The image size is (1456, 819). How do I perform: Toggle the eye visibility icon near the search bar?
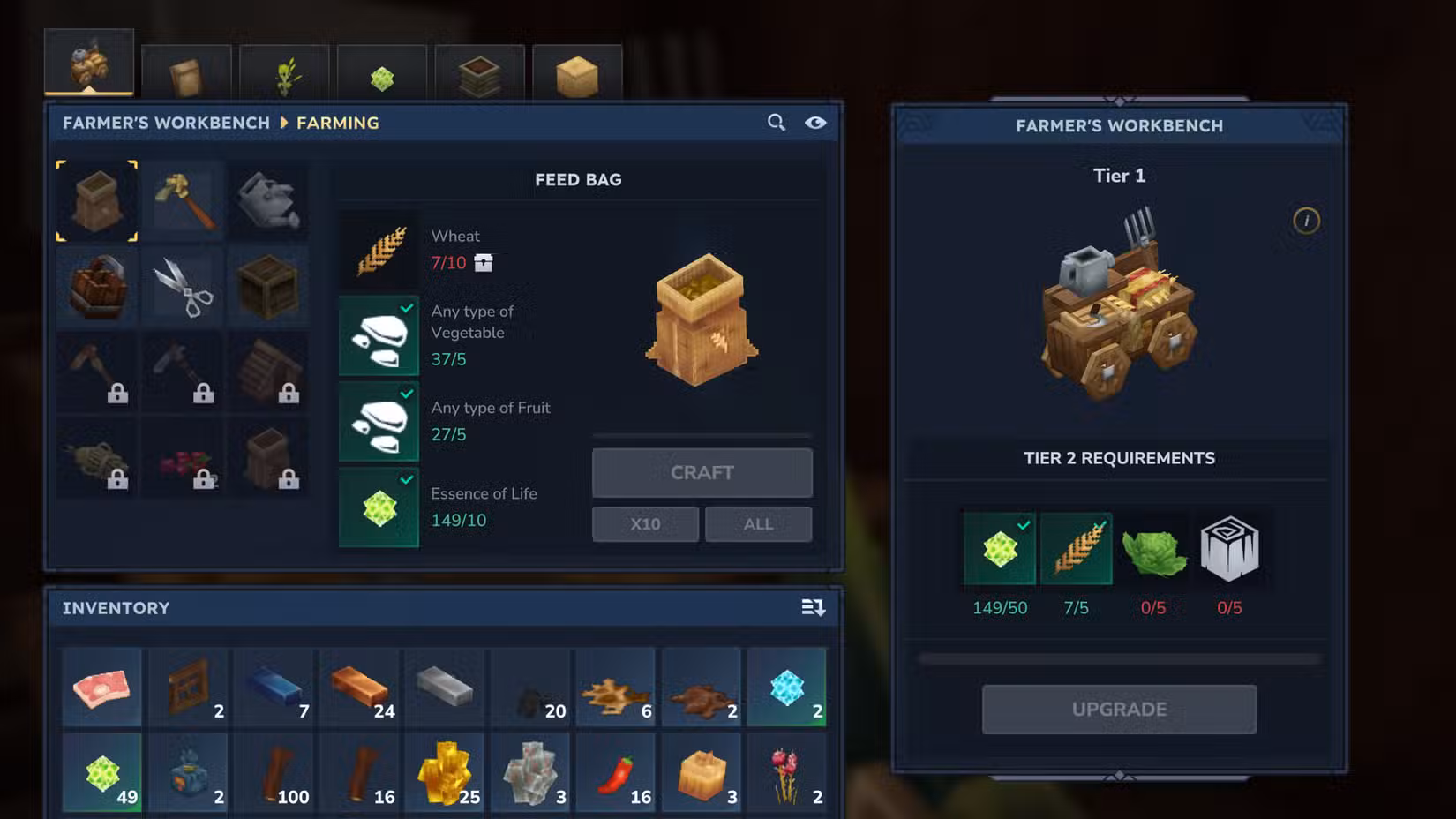(x=815, y=124)
